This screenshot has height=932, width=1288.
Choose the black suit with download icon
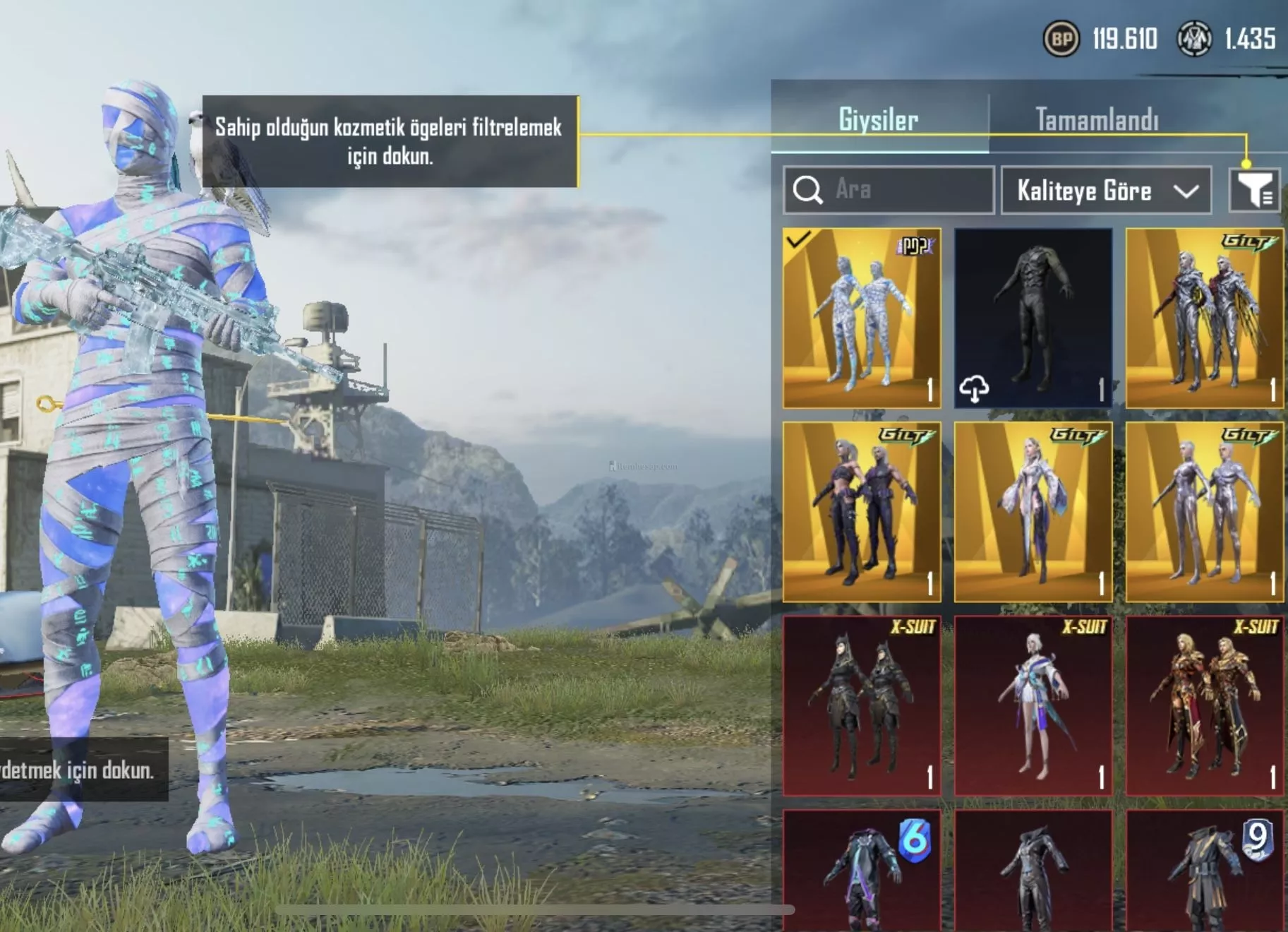click(x=1033, y=318)
